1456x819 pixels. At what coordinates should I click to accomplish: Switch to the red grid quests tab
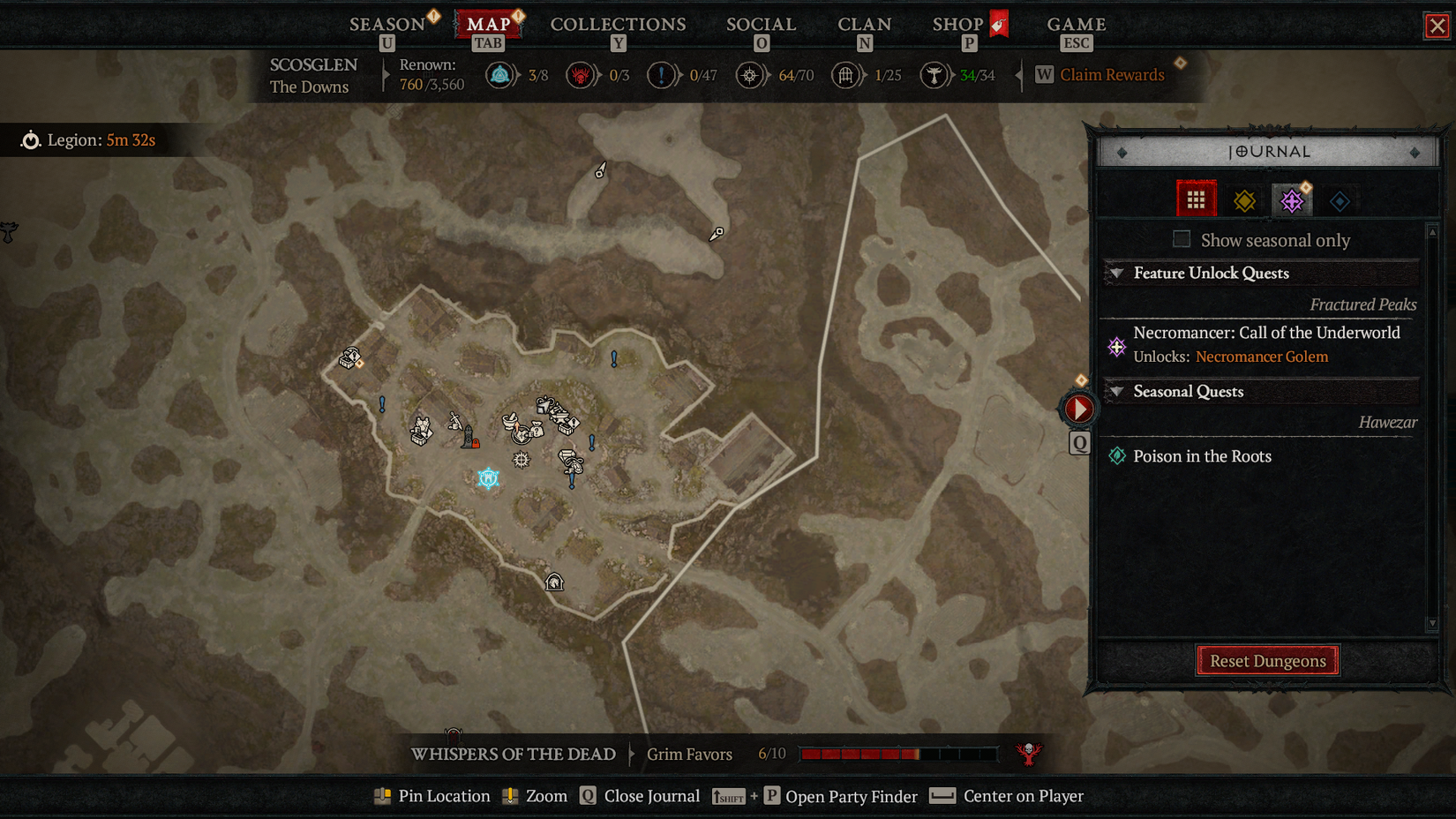point(1196,199)
